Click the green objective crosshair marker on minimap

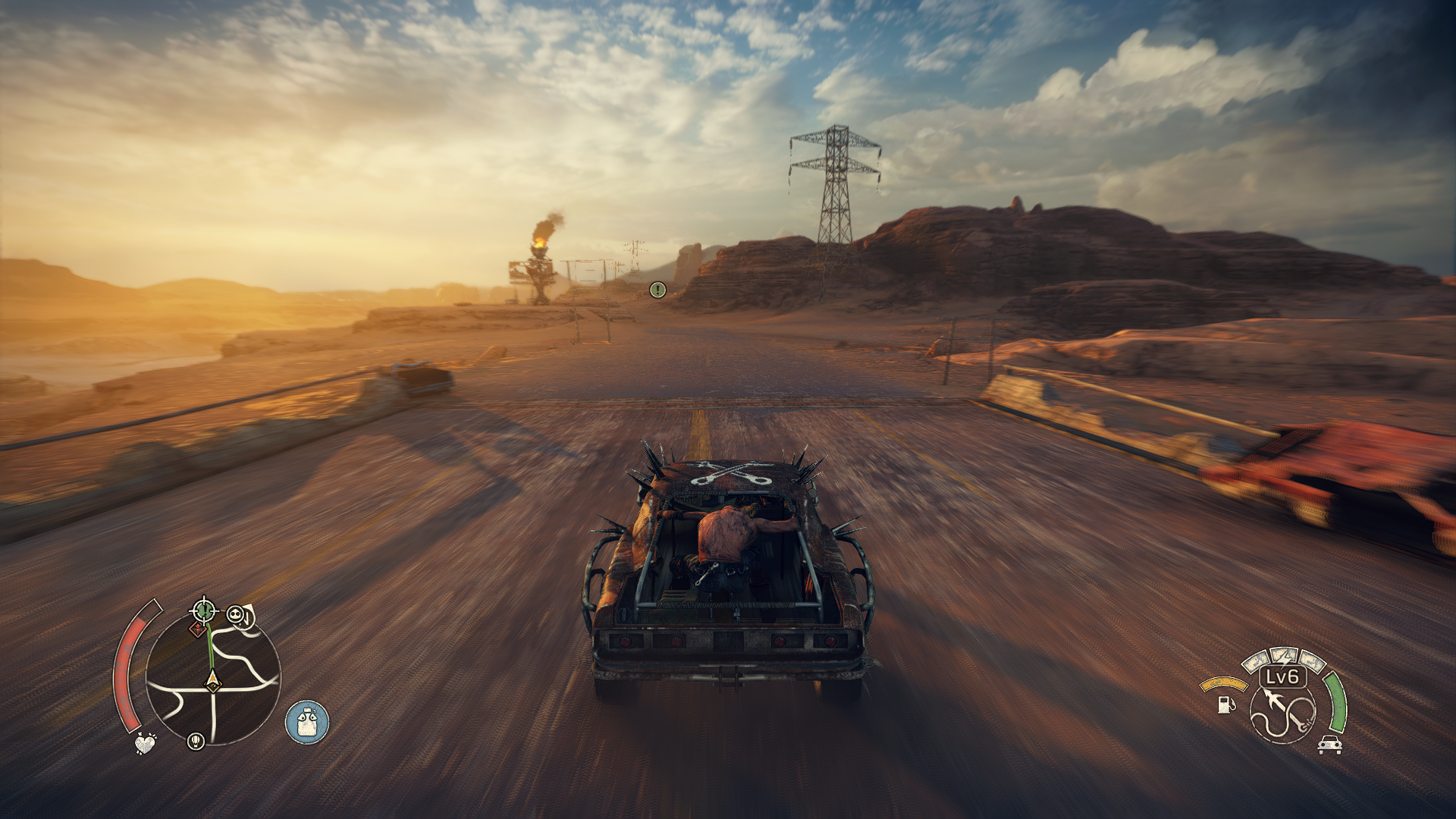pos(204,610)
